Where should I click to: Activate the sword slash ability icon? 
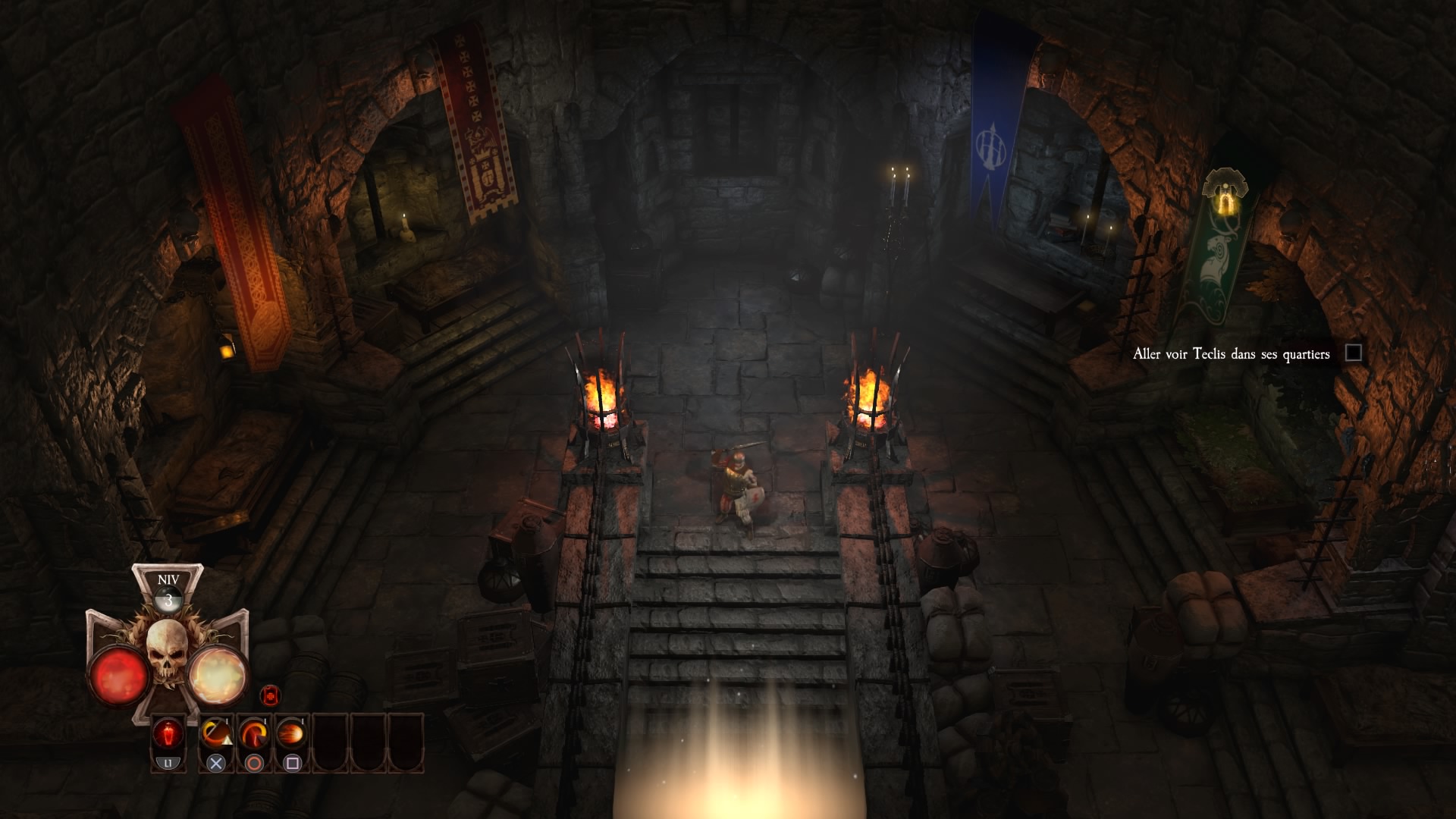point(216,734)
